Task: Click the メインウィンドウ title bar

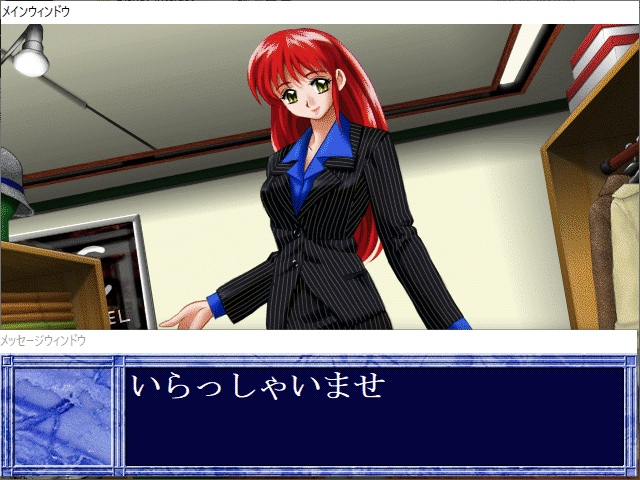Action: pos(320,11)
